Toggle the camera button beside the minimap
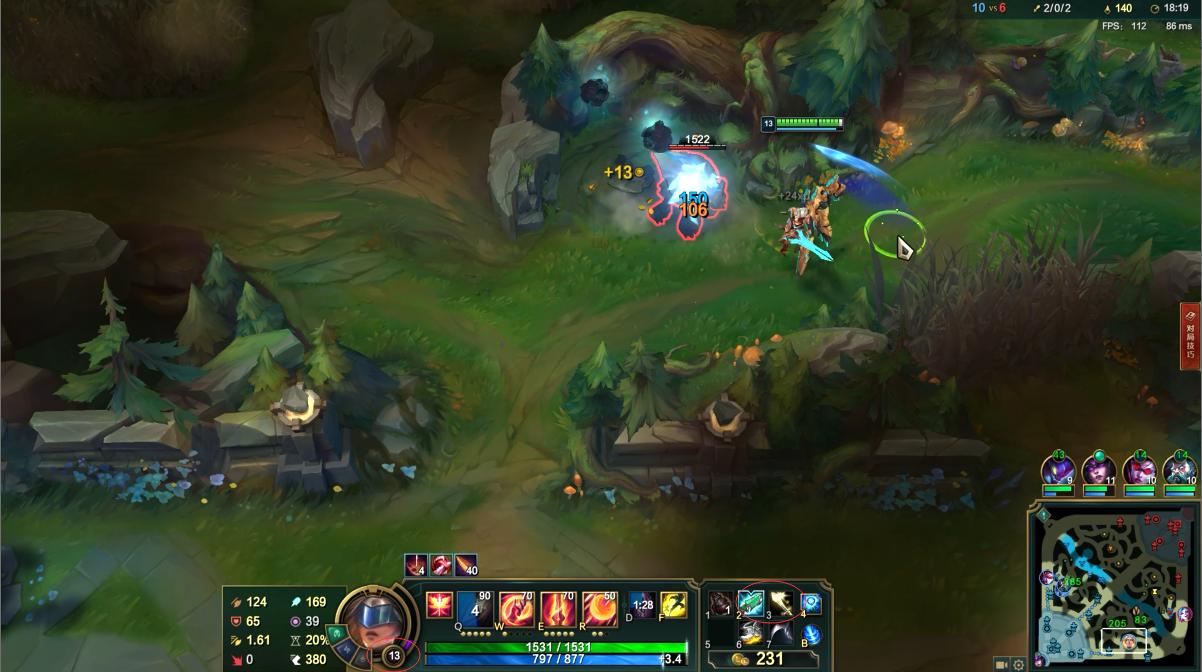The image size is (1202, 672). tap(1002, 664)
